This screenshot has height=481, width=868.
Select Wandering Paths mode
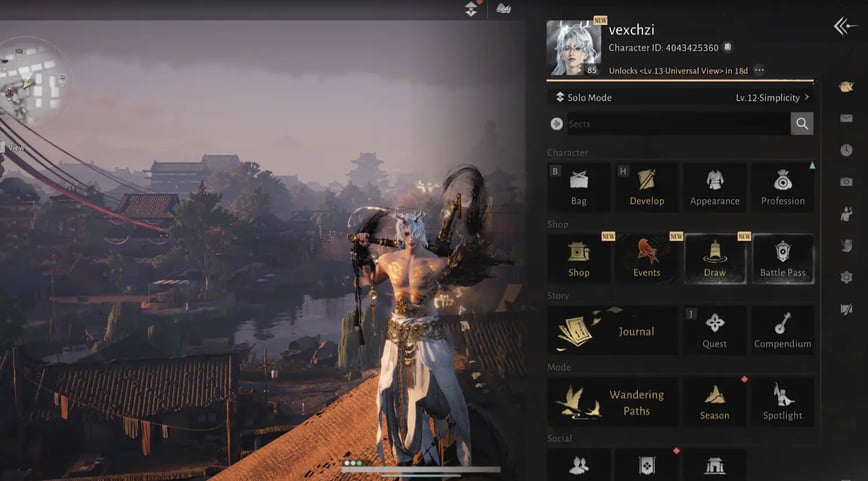pyautogui.click(x=612, y=402)
